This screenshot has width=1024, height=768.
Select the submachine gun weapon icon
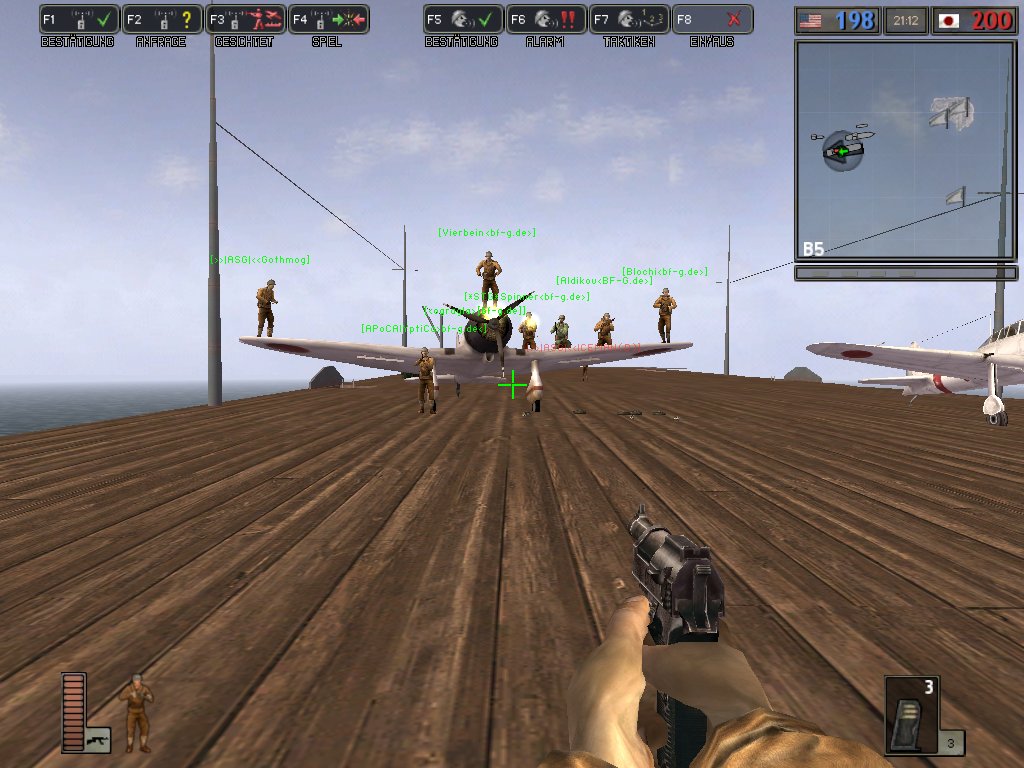(x=98, y=739)
